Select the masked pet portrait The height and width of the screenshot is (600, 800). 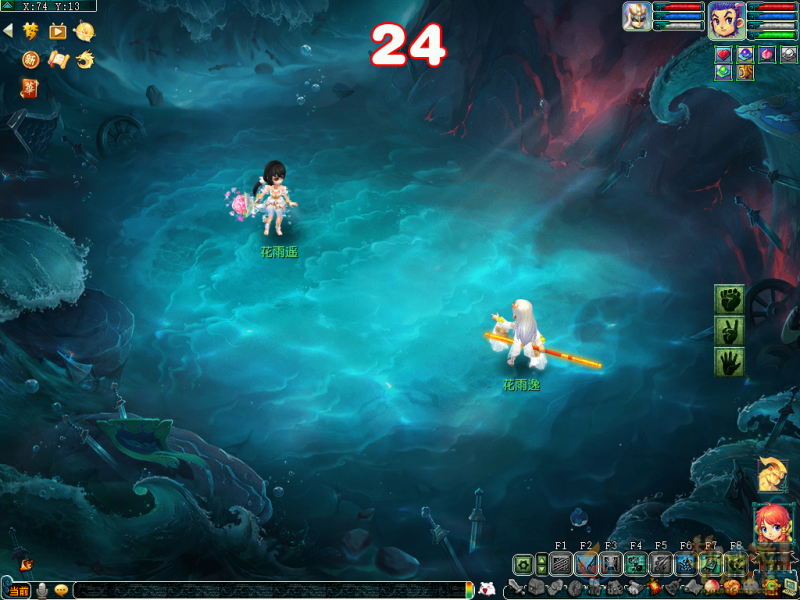637,16
